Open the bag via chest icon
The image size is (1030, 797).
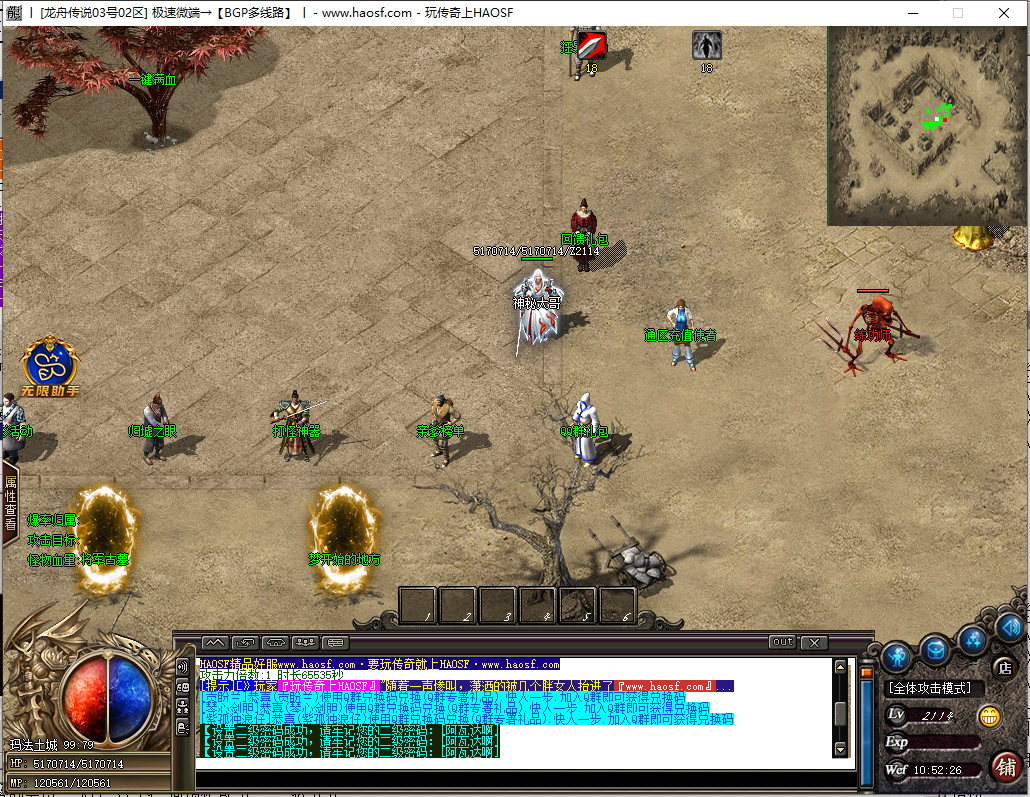tap(935, 650)
